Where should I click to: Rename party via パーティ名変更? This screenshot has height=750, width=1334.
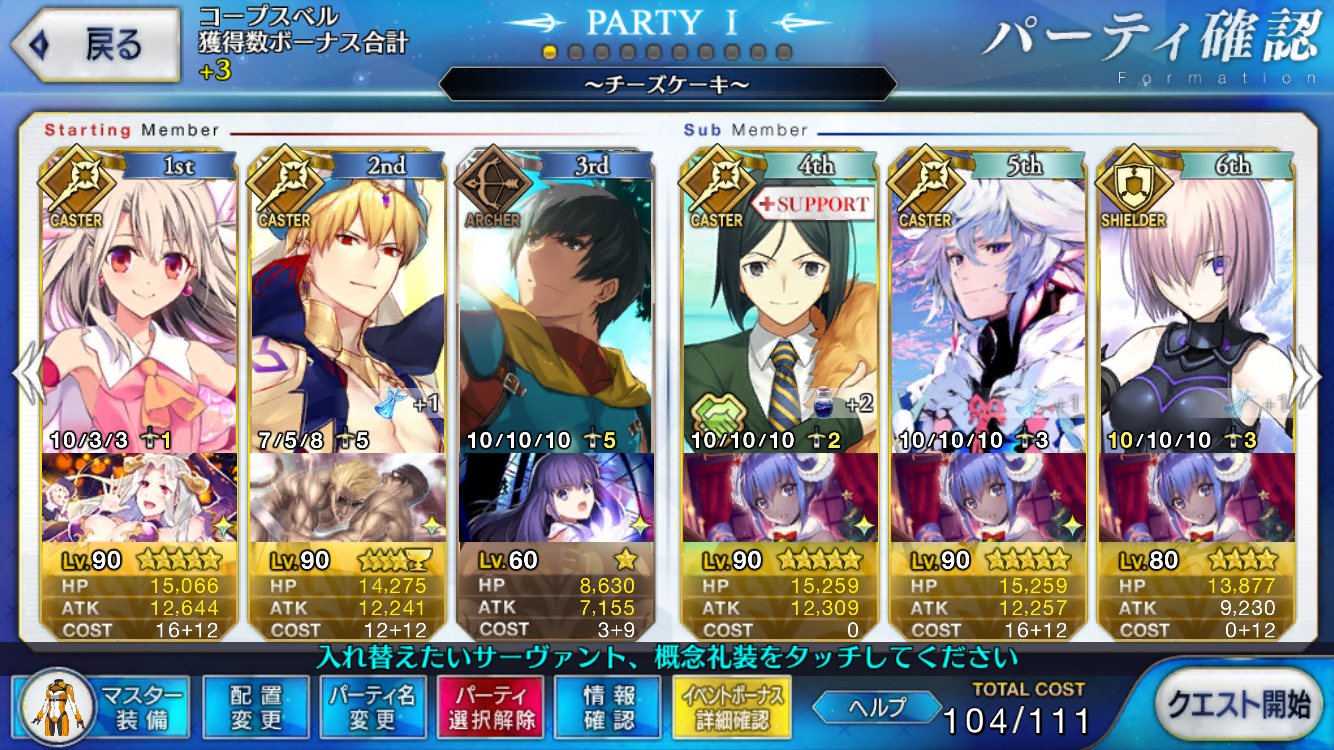pyautogui.click(x=372, y=706)
